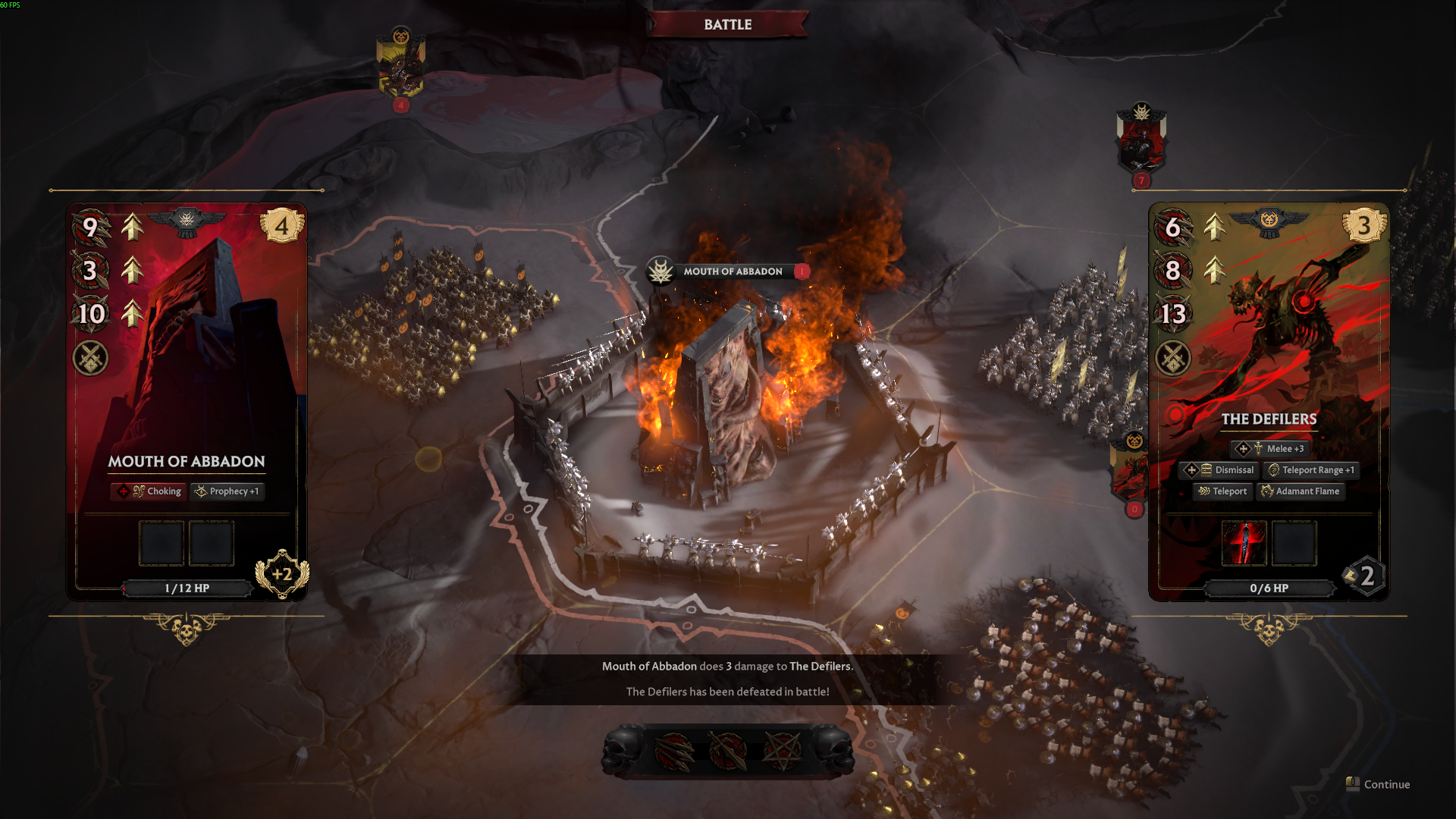Choose the infernal pentagram phase icon
1456x819 pixels.
(x=782, y=751)
